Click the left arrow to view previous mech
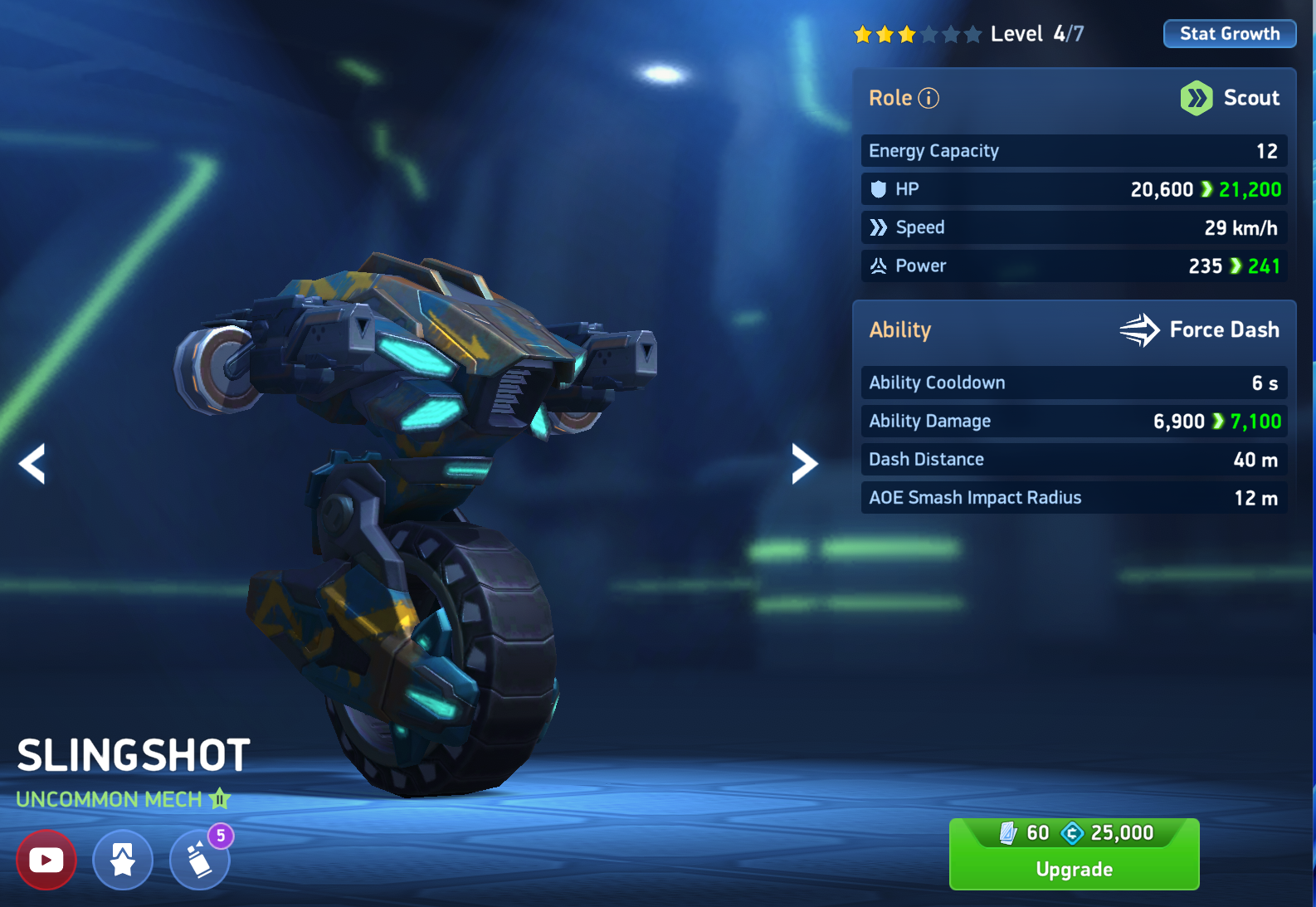Viewport: 1316px width, 907px height. click(x=32, y=463)
